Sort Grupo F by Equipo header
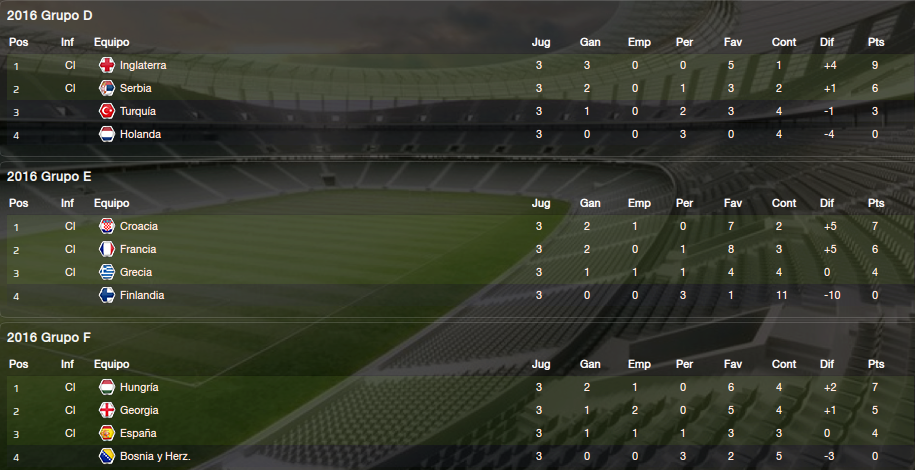This screenshot has height=470, width=915. point(111,364)
